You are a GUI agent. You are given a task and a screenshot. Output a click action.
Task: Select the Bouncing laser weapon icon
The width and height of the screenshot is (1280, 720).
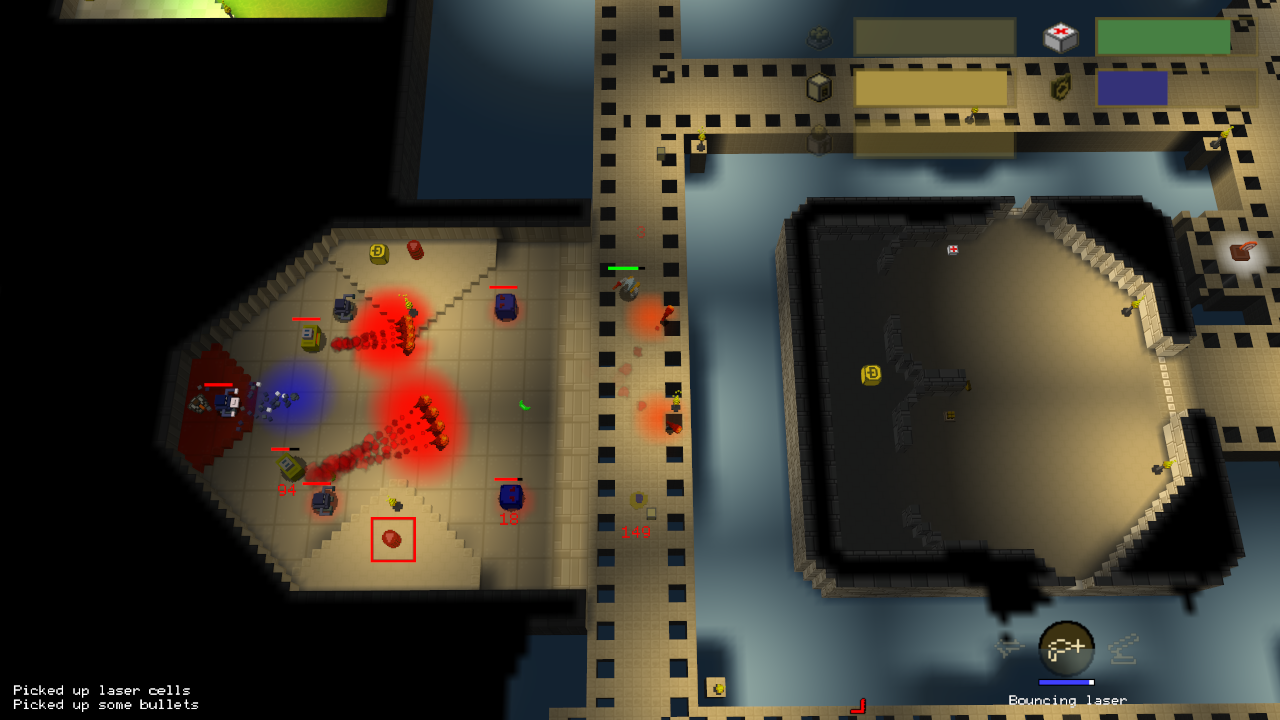point(1068,648)
